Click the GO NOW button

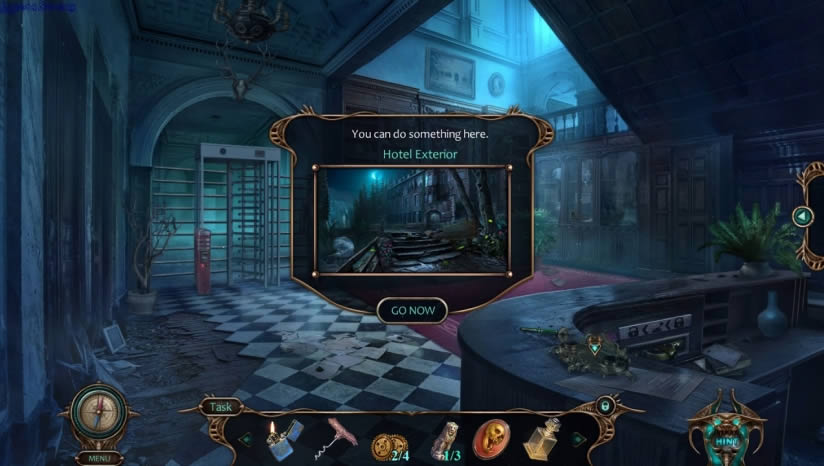412,310
